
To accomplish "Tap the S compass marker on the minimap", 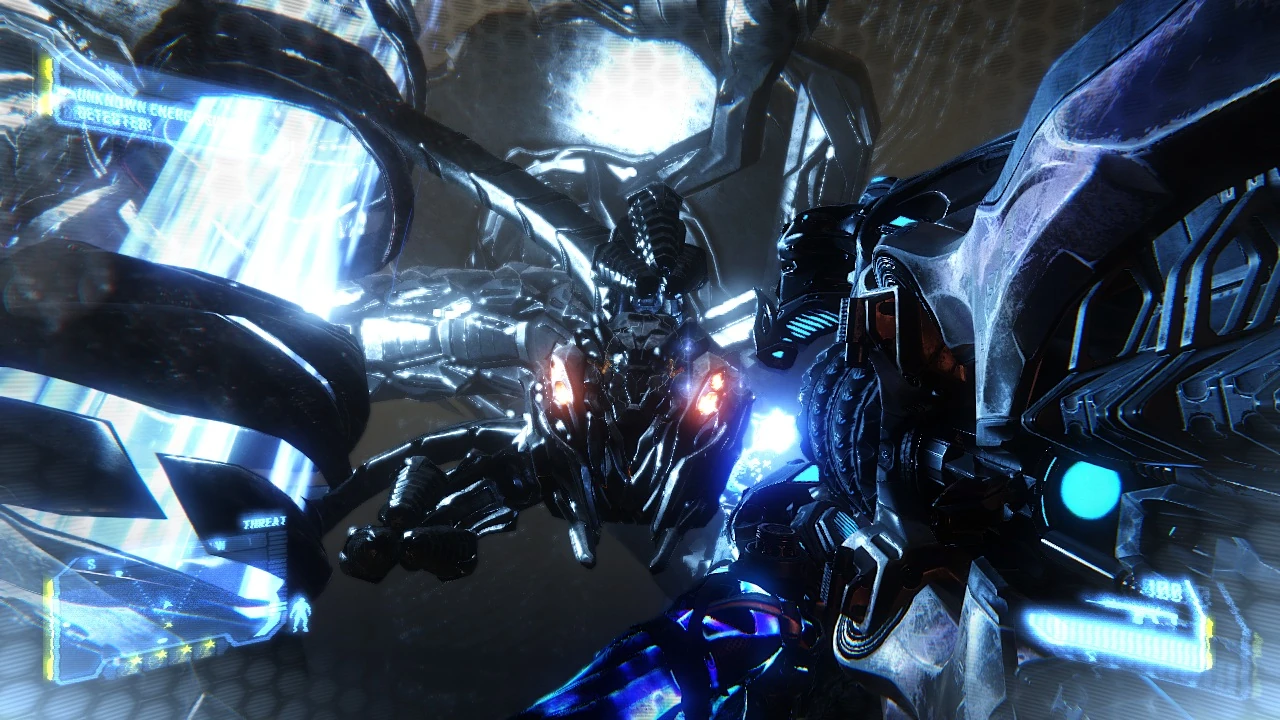I will pyautogui.click(x=92, y=563).
